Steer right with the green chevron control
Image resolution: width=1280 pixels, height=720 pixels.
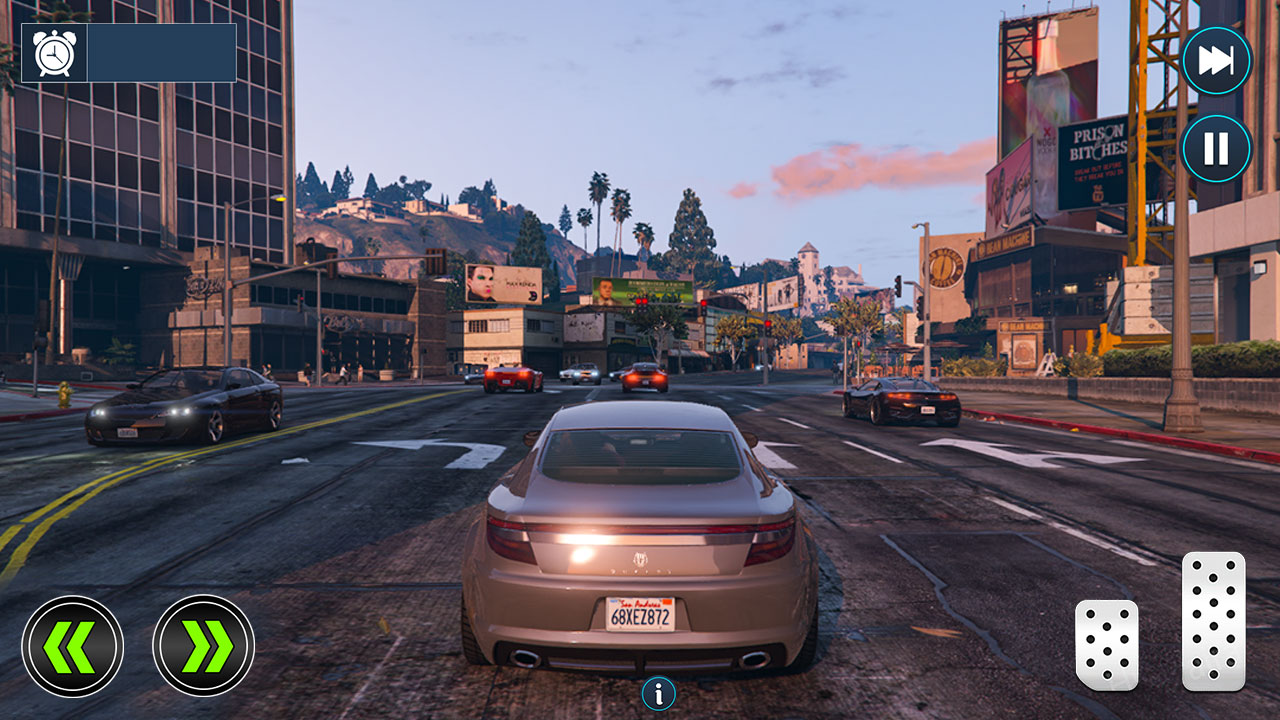[201, 643]
